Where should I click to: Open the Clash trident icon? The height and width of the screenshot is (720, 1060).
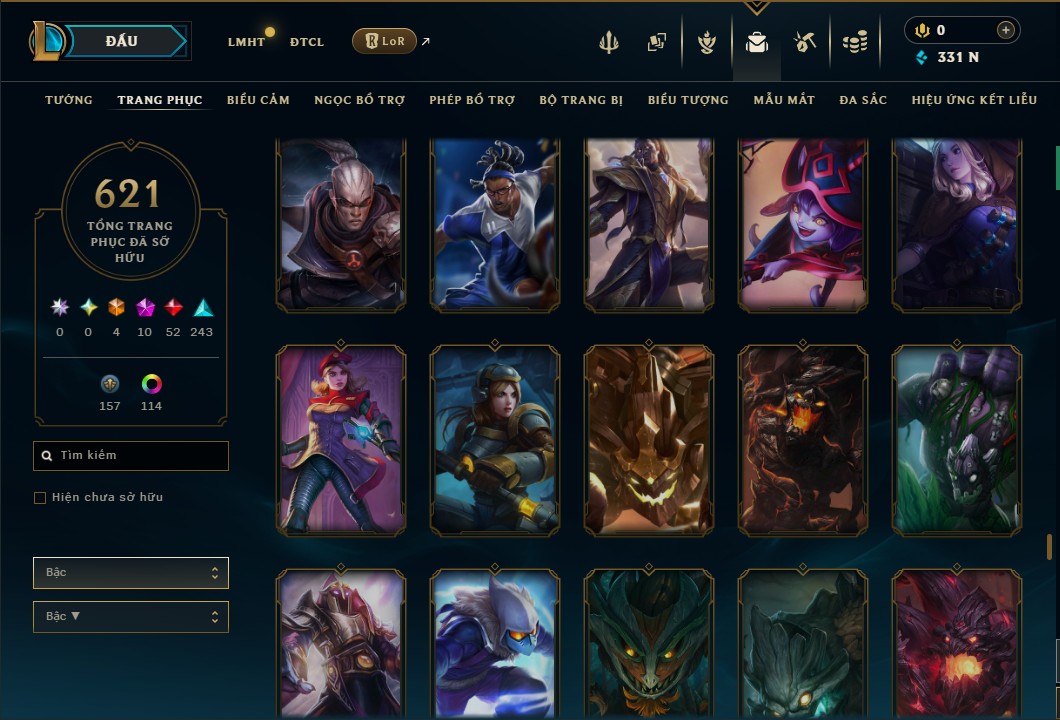tap(609, 42)
